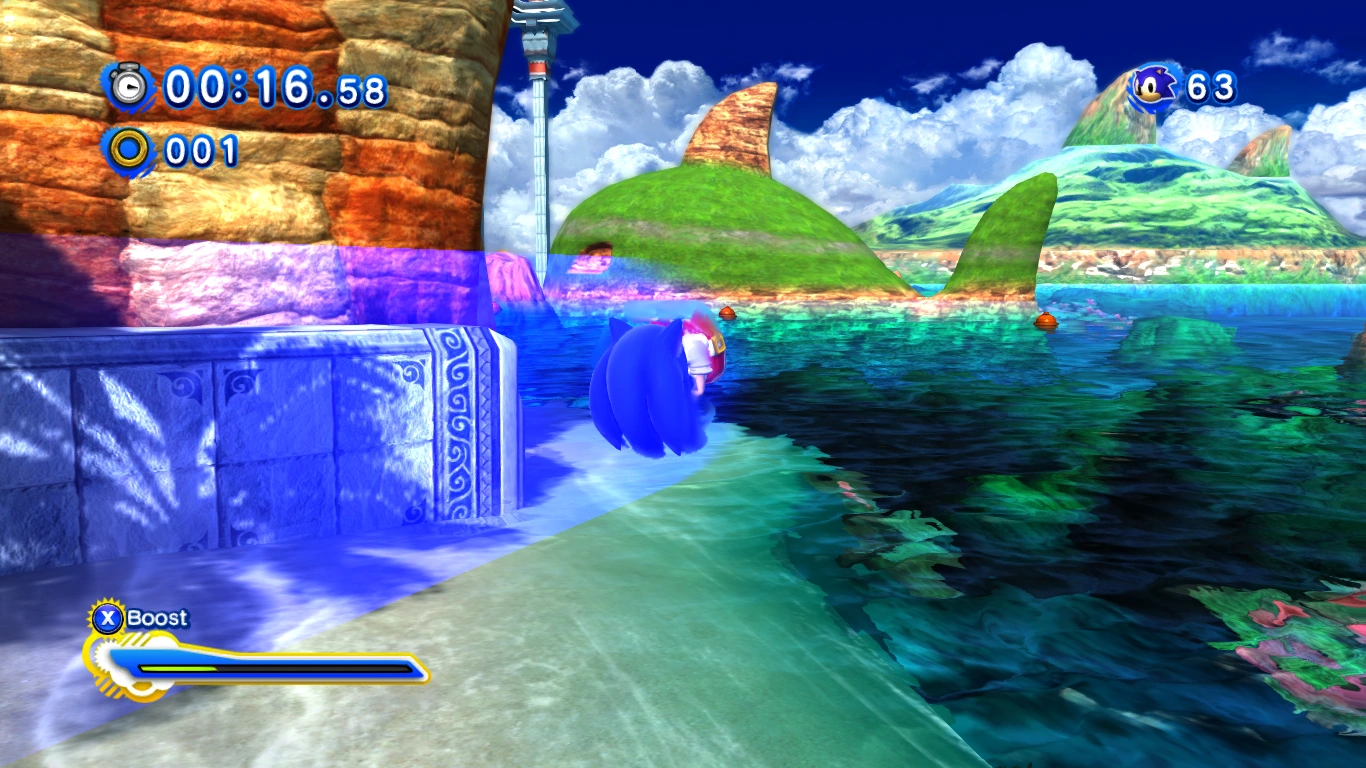Select the gold ring counter icon

[x=129, y=150]
